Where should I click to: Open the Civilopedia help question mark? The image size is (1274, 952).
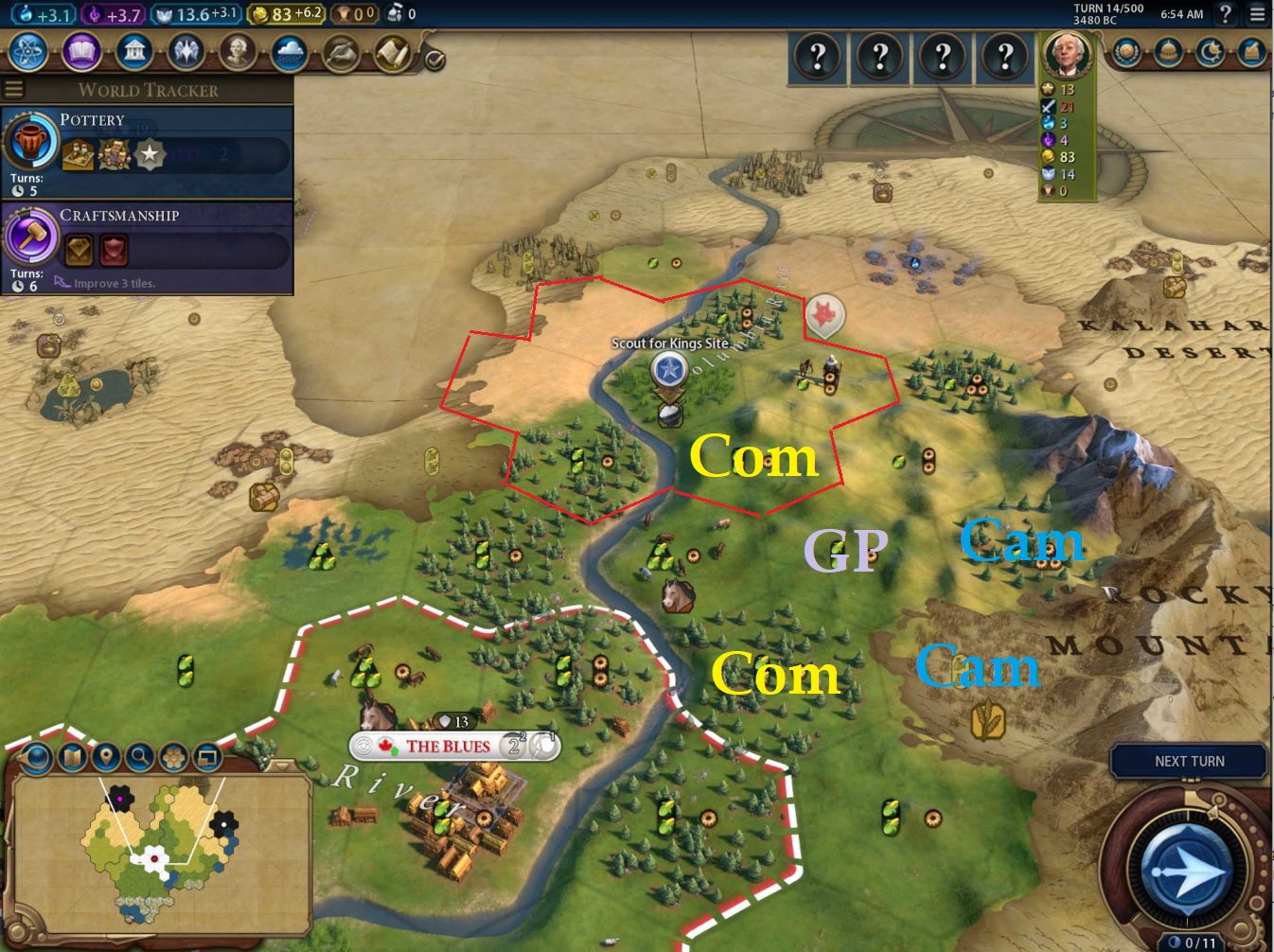pyautogui.click(x=1226, y=14)
